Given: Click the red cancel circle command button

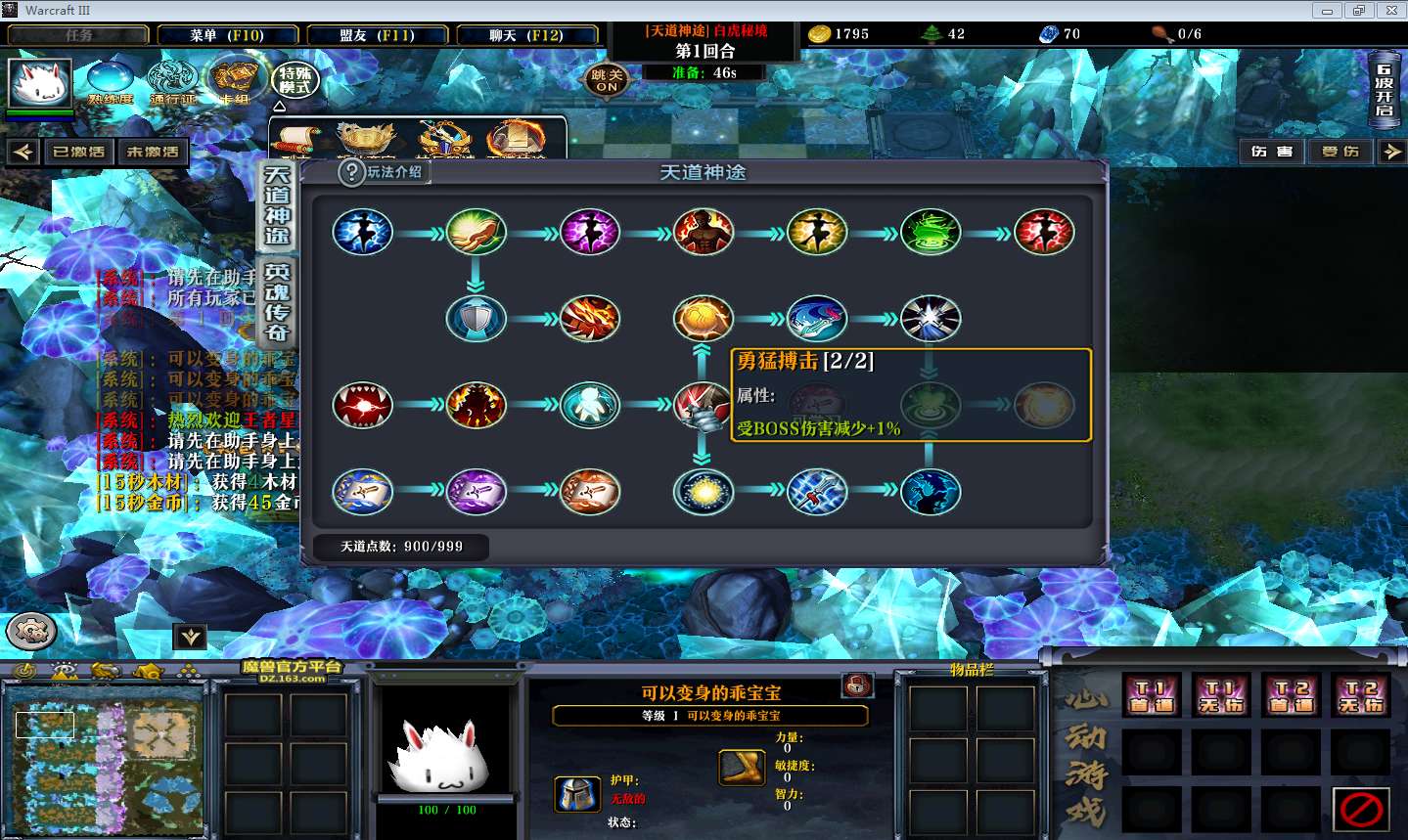Looking at the screenshot, I should point(1361,809).
